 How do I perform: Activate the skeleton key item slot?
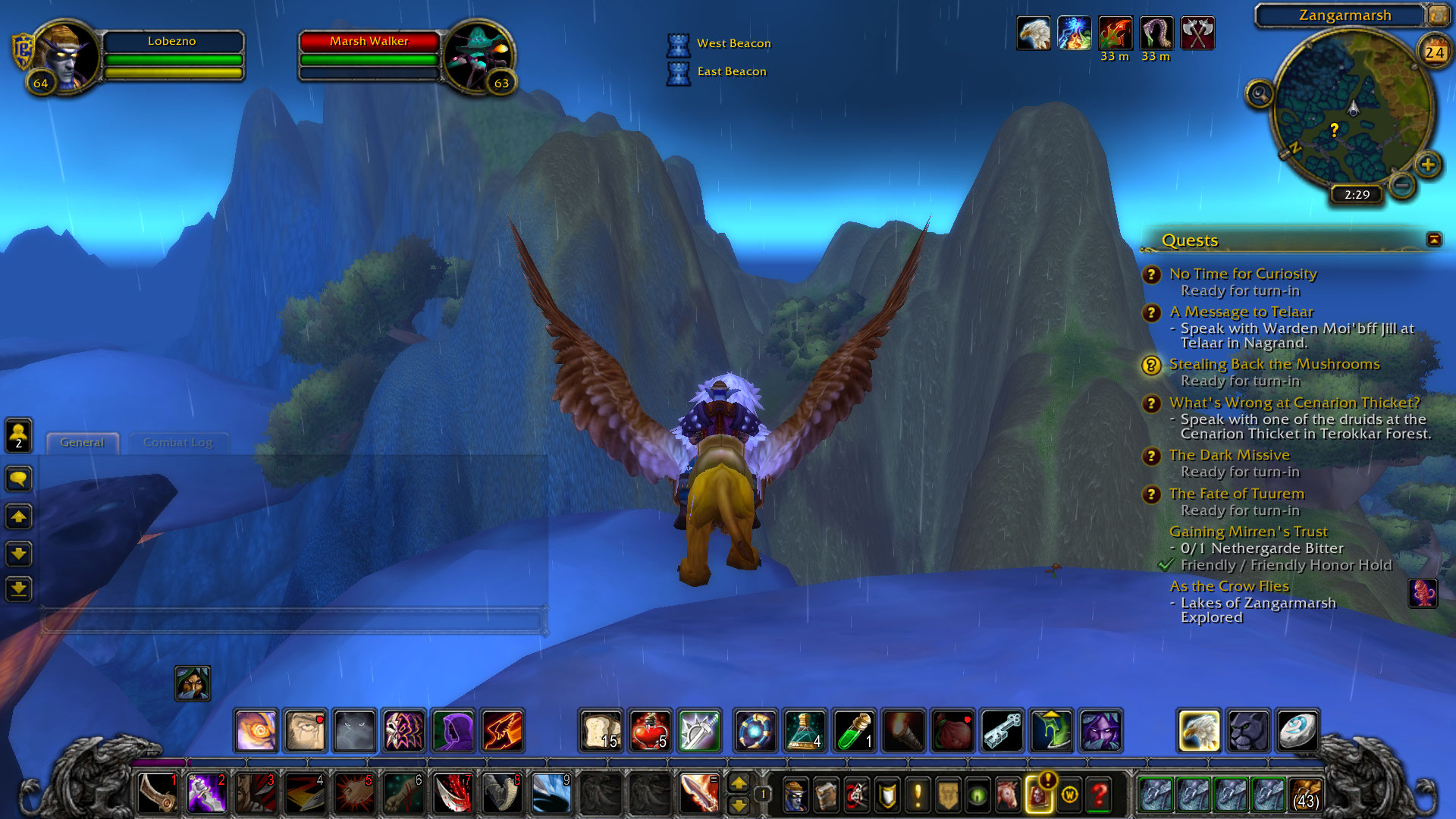[x=1002, y=731]
